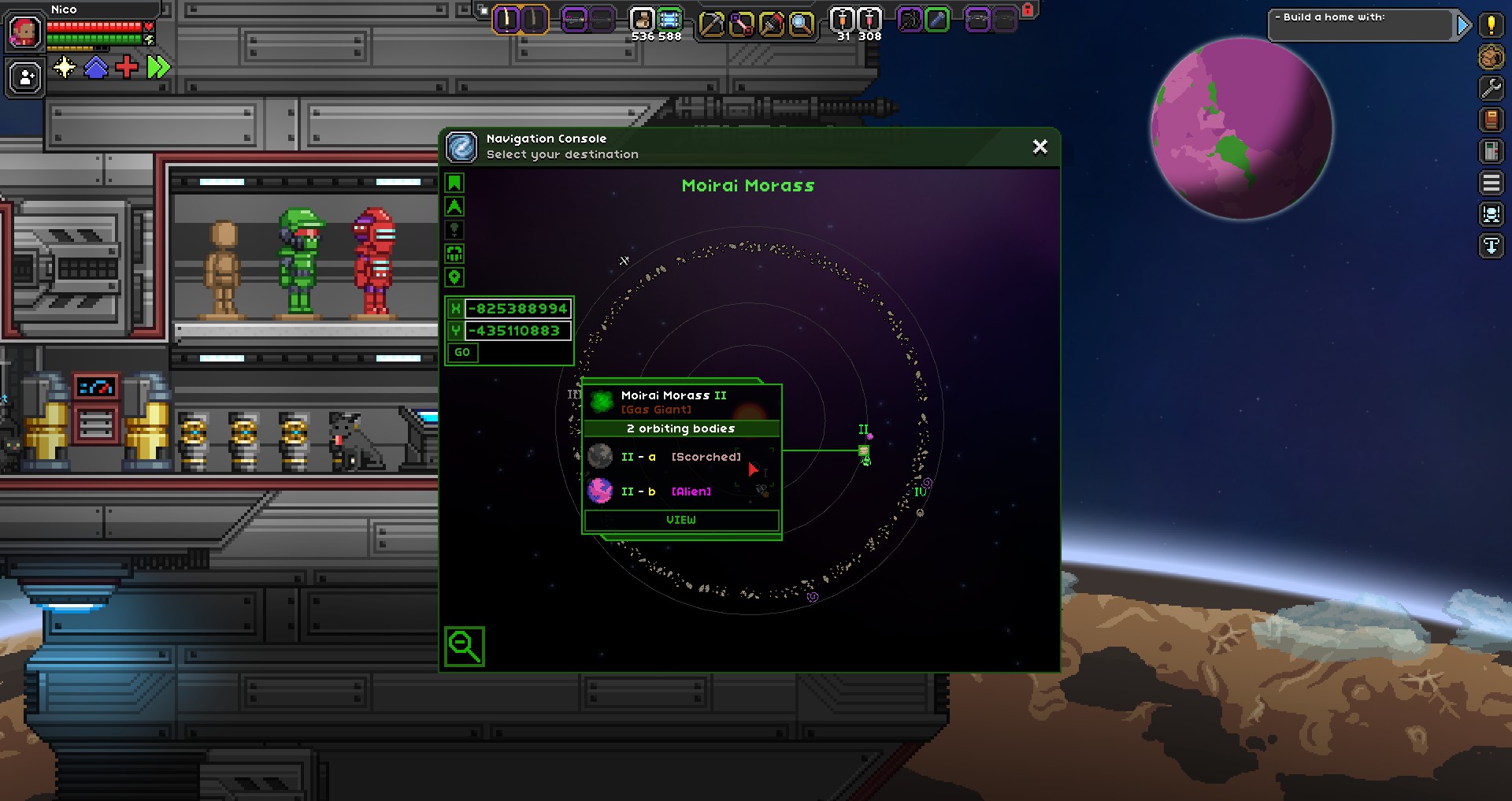Select the inspection magnifier tool in the hotbar

tap(801, 24)
